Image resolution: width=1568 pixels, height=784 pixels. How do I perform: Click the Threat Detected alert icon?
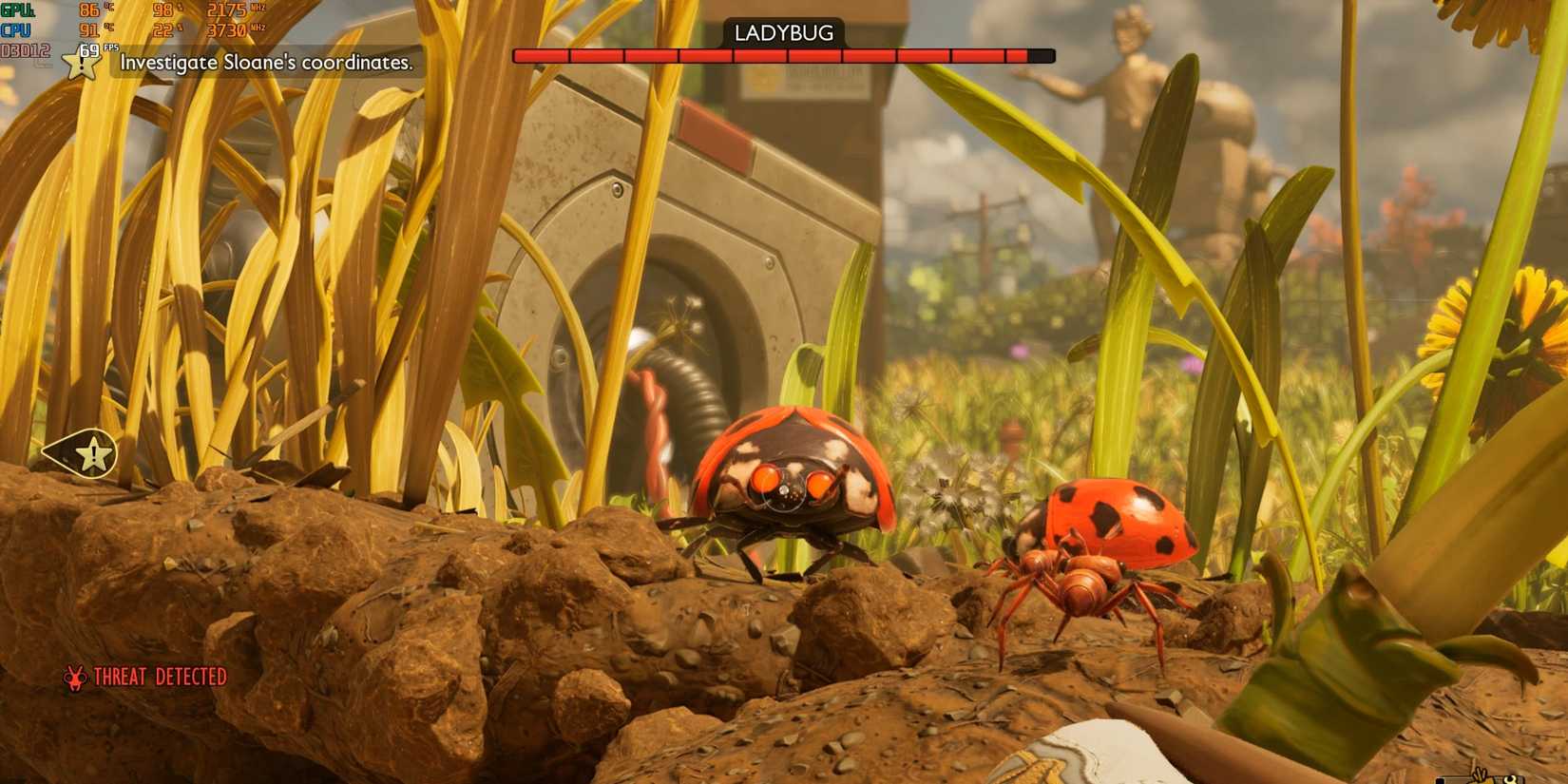point(74,678)
